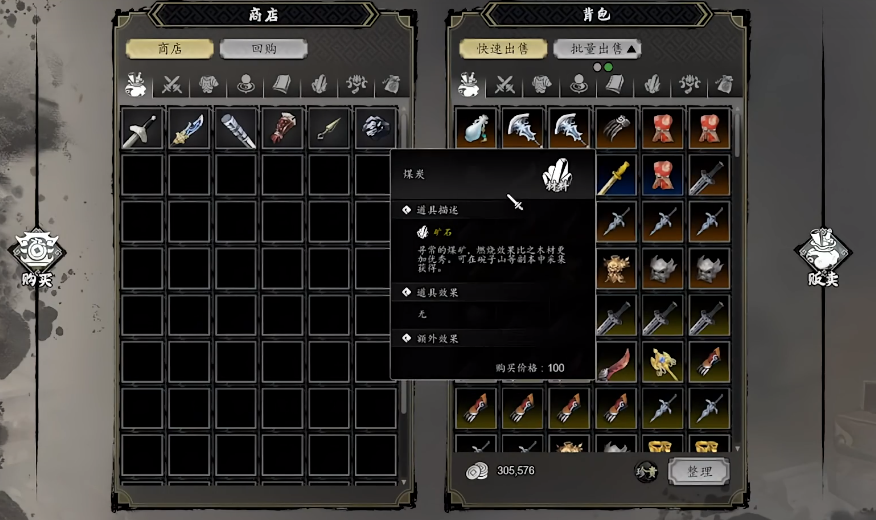Choose the 快速出售 quick sell button
Viewport: 876px width, 520px height.
coord(503,49)
